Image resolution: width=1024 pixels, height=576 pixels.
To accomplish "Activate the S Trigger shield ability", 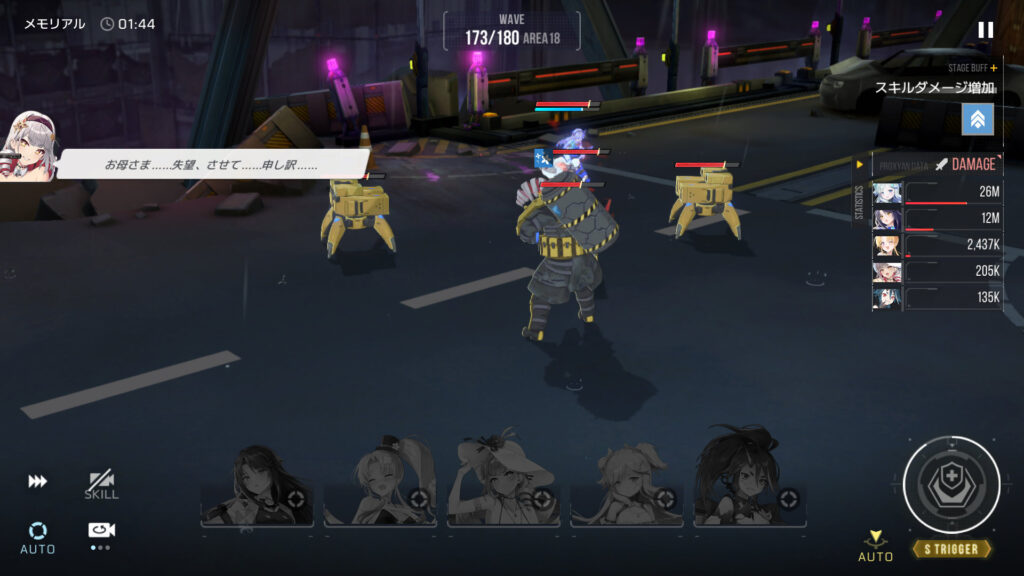I will 951,485.
